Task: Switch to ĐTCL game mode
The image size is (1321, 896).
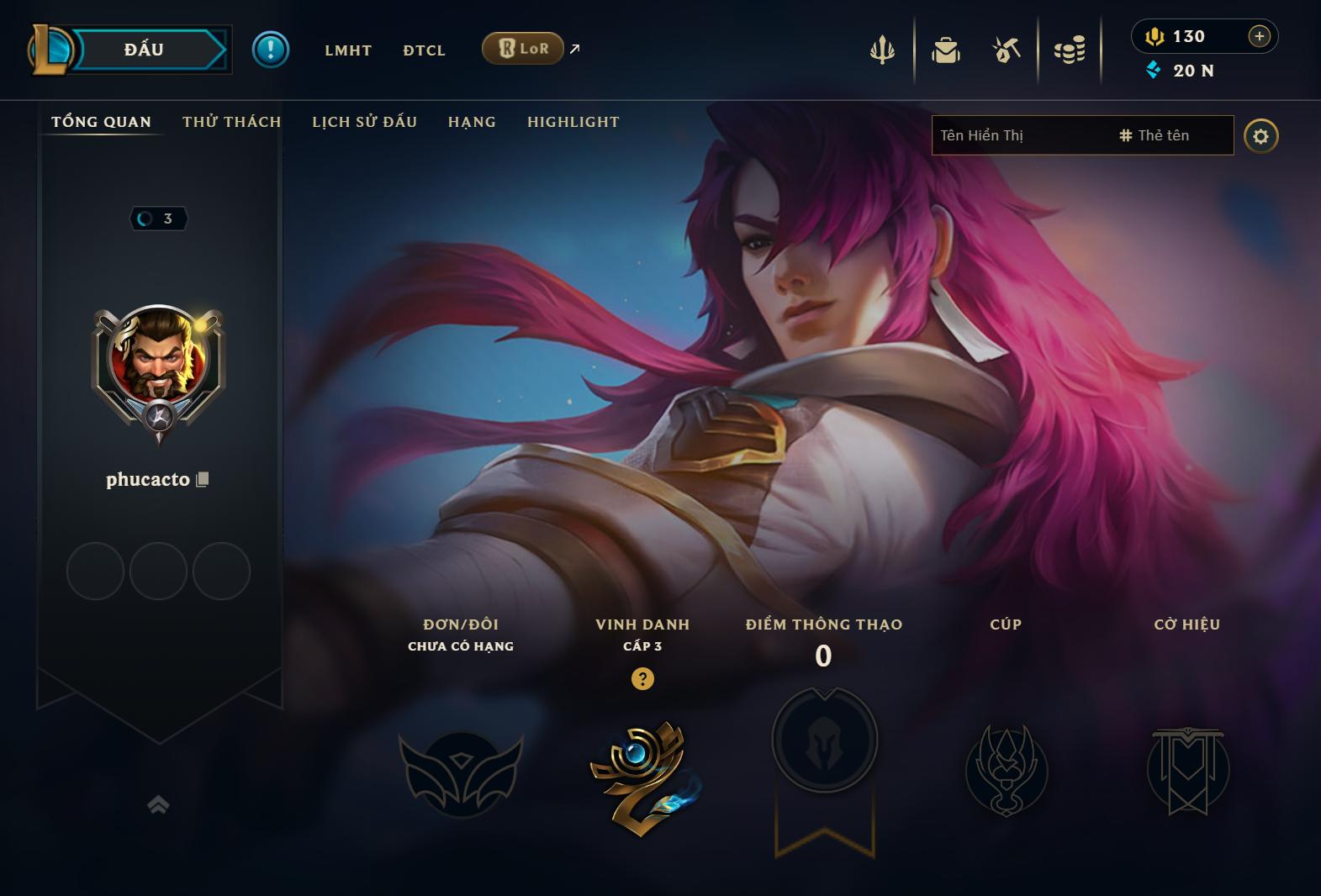Action: click(x=424, y=50)
